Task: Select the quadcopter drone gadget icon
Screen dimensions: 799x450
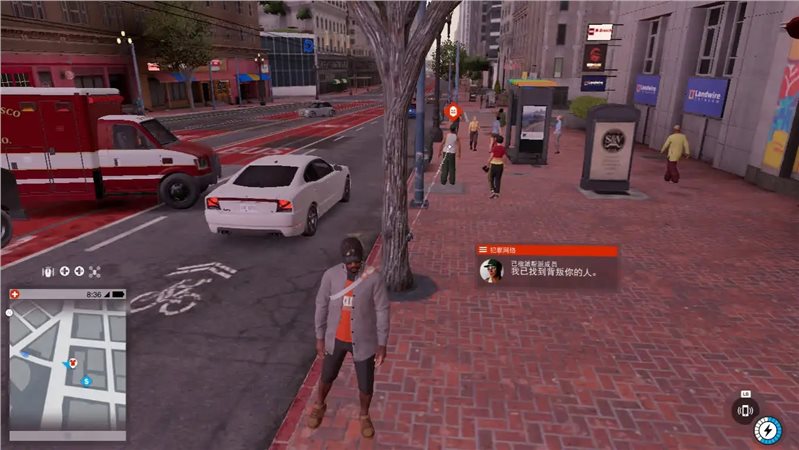Action: click(x=95, y=271)
